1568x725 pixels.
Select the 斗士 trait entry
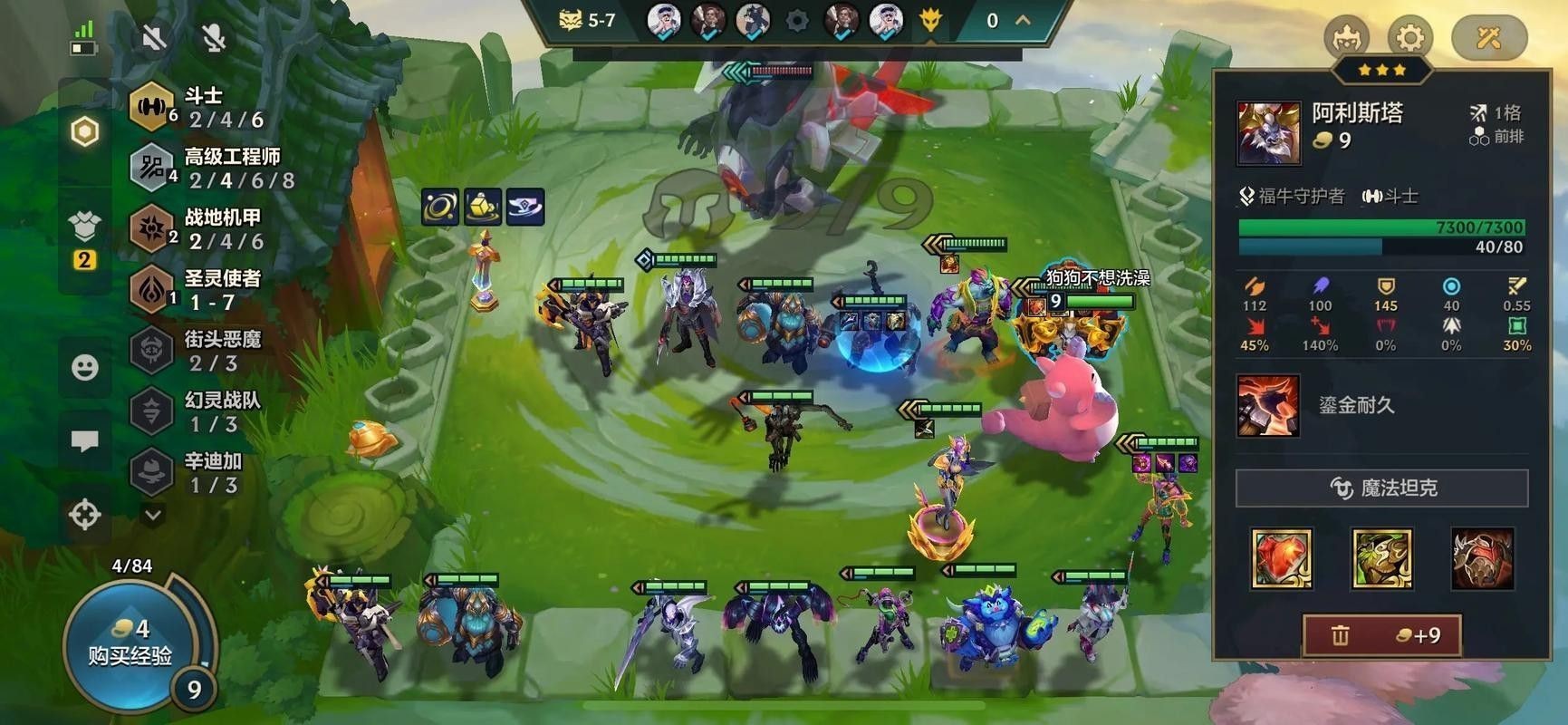(204, 108)
